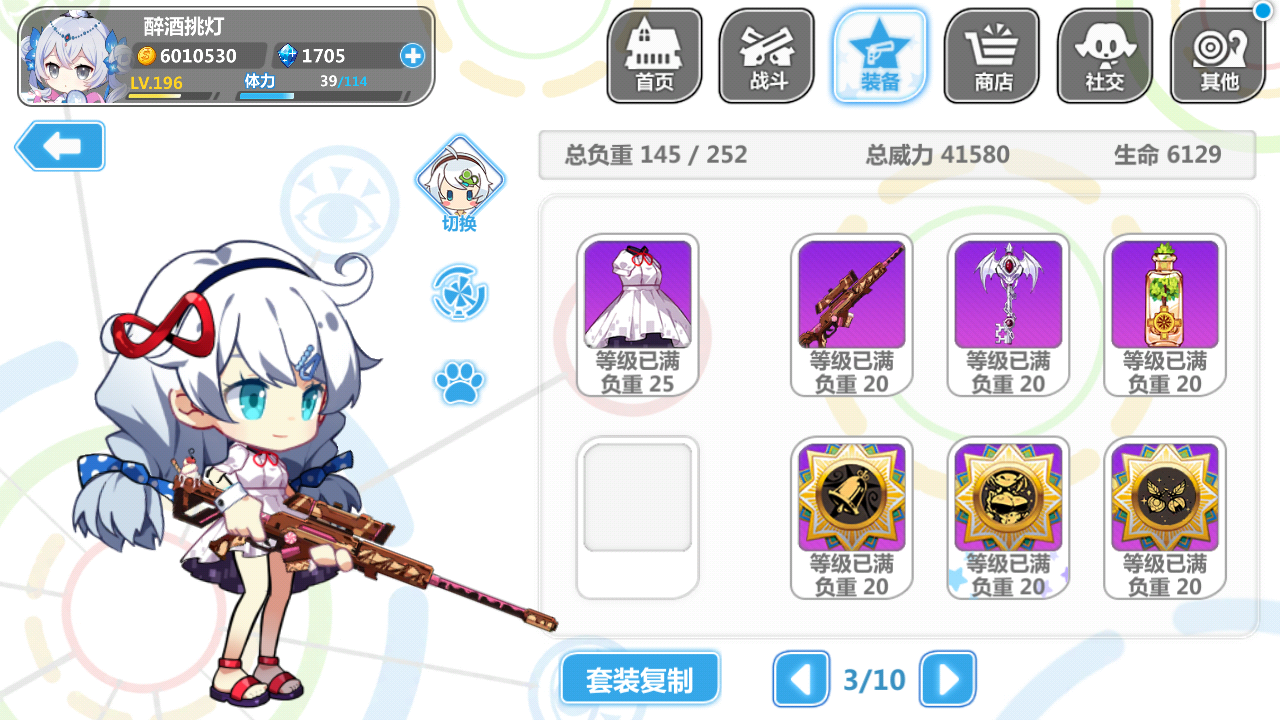Open the 商店 shop cart icon

tap(991, 55)
